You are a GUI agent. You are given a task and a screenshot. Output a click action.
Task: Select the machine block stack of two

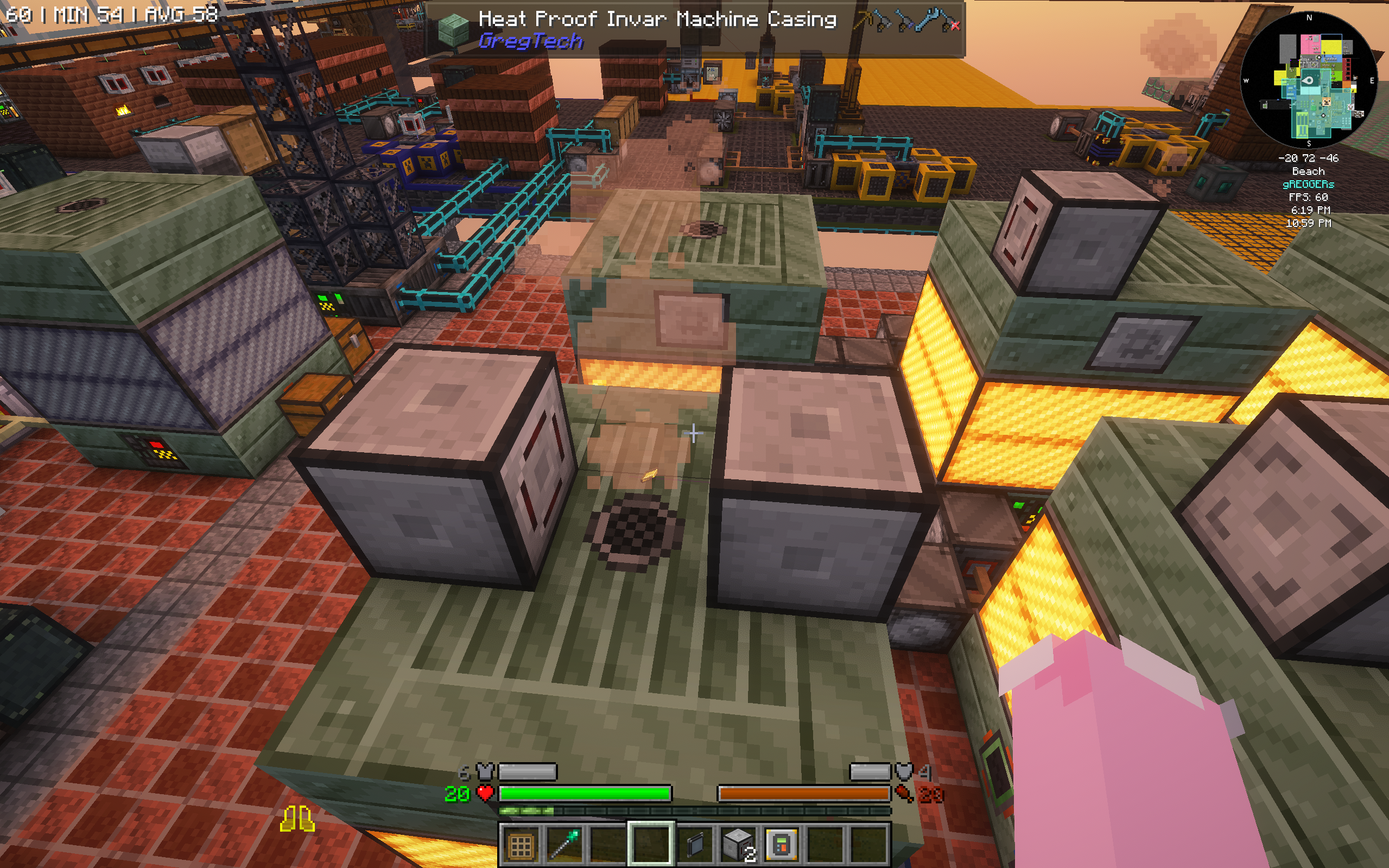pyautogui.click(x=738, y=845)
